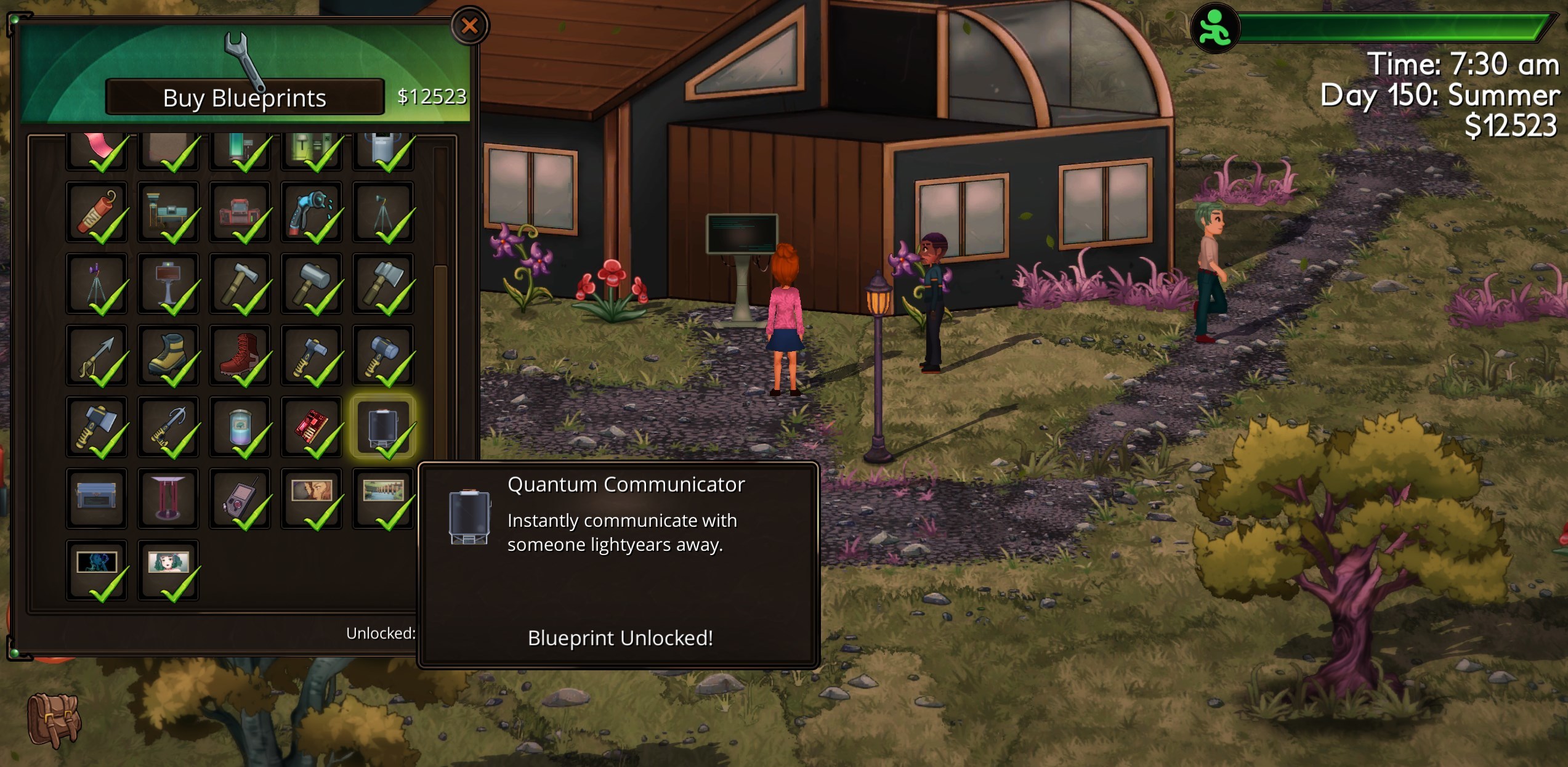
Task: Select the blue neon figure painting blueprint
Action: tap(97, 569)
